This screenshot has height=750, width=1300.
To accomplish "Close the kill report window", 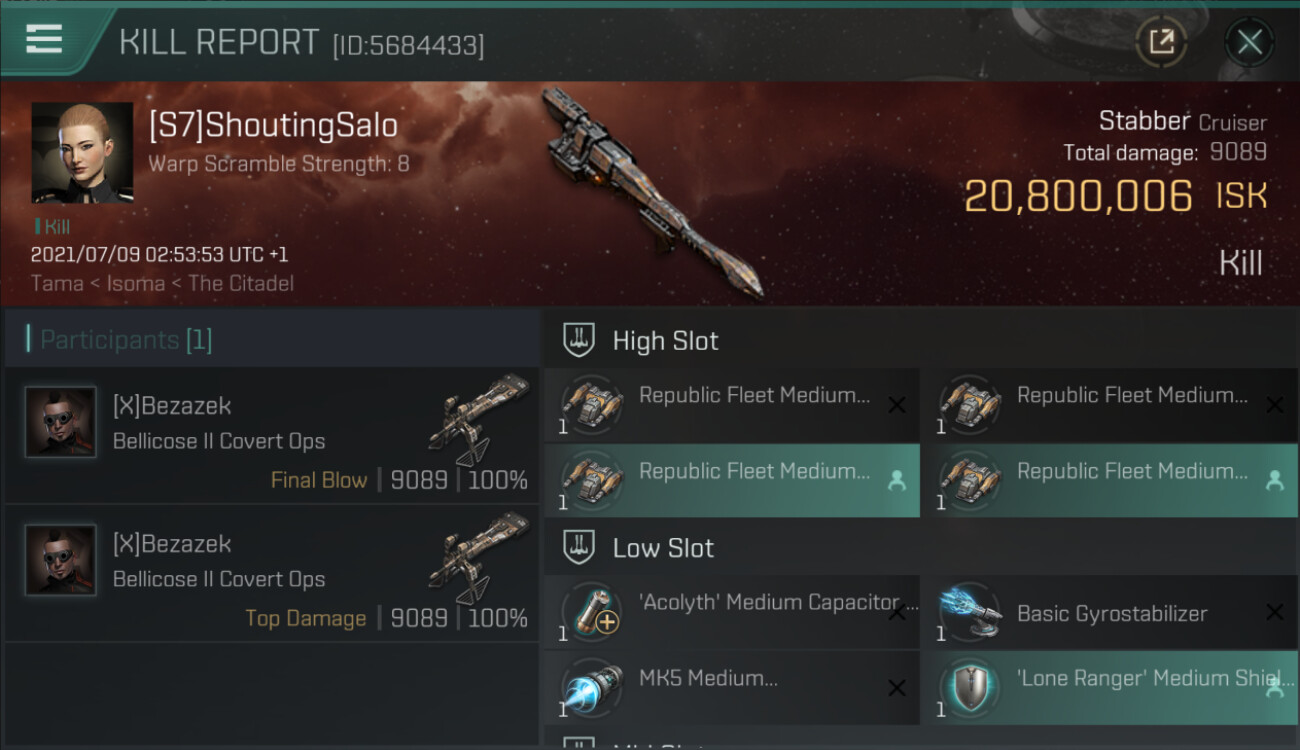I will click(x=1249, y=42).
